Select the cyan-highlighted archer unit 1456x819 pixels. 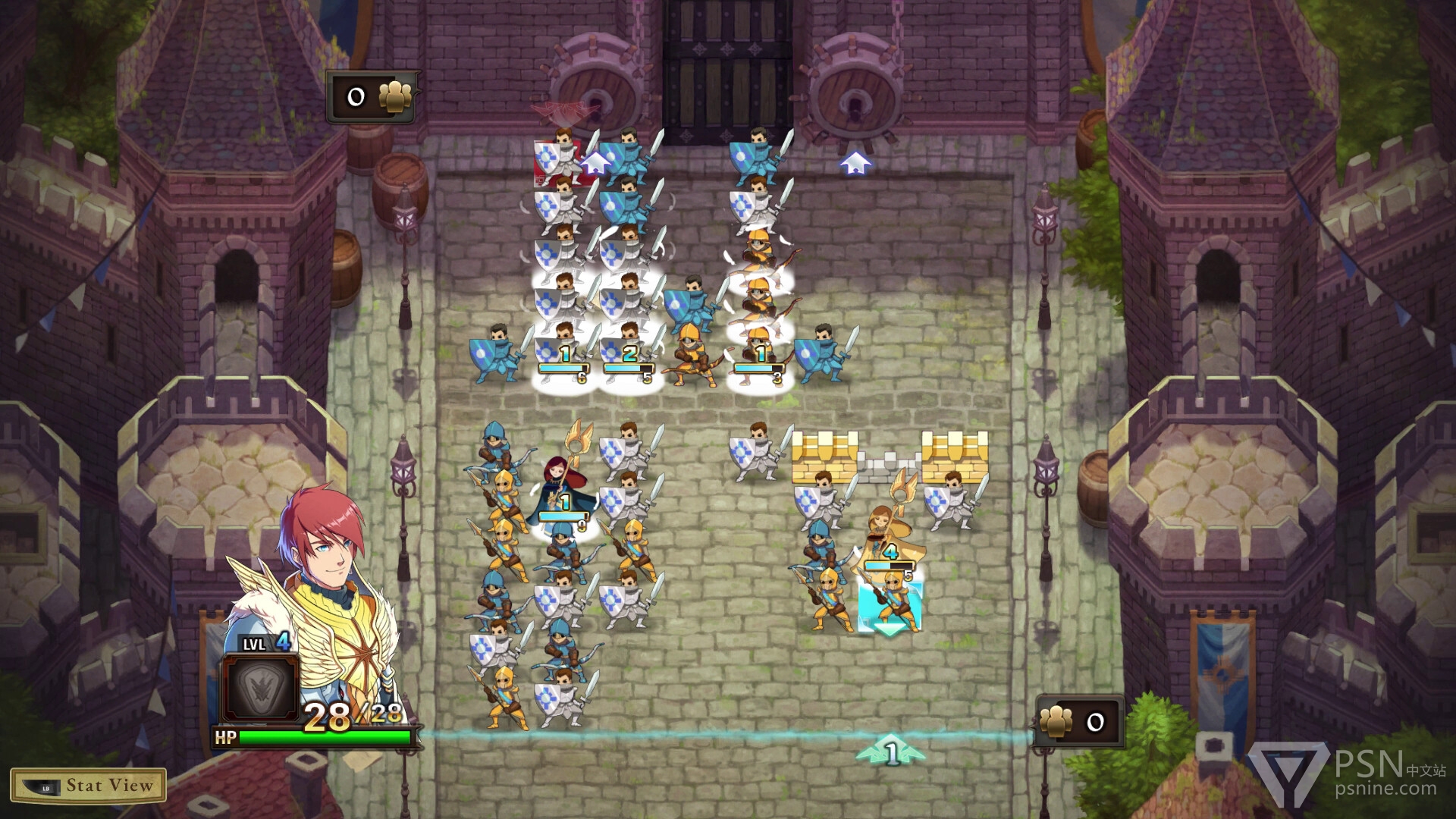click(x=890, y=603)
